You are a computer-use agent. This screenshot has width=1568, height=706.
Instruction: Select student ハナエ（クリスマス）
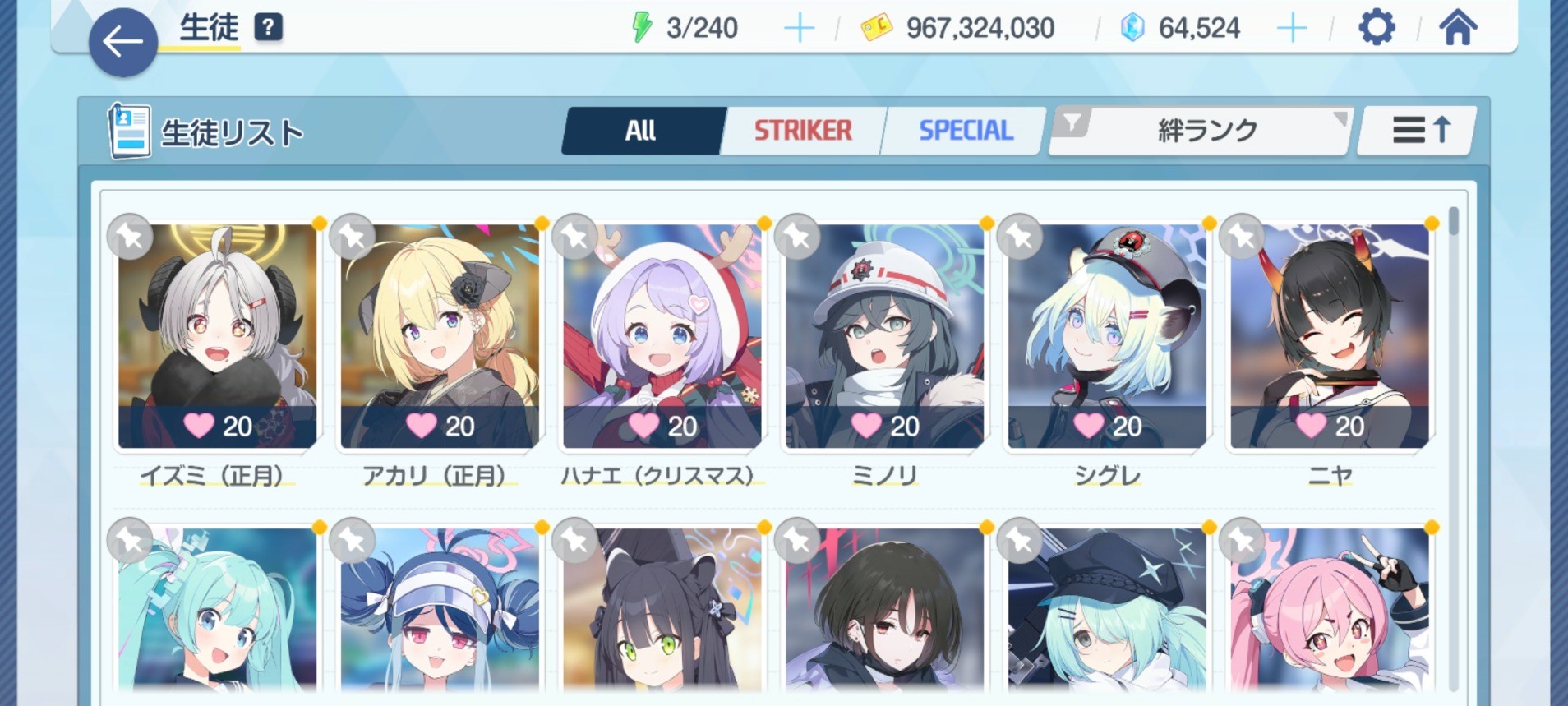pyautogui.click(x=662, y=337)
